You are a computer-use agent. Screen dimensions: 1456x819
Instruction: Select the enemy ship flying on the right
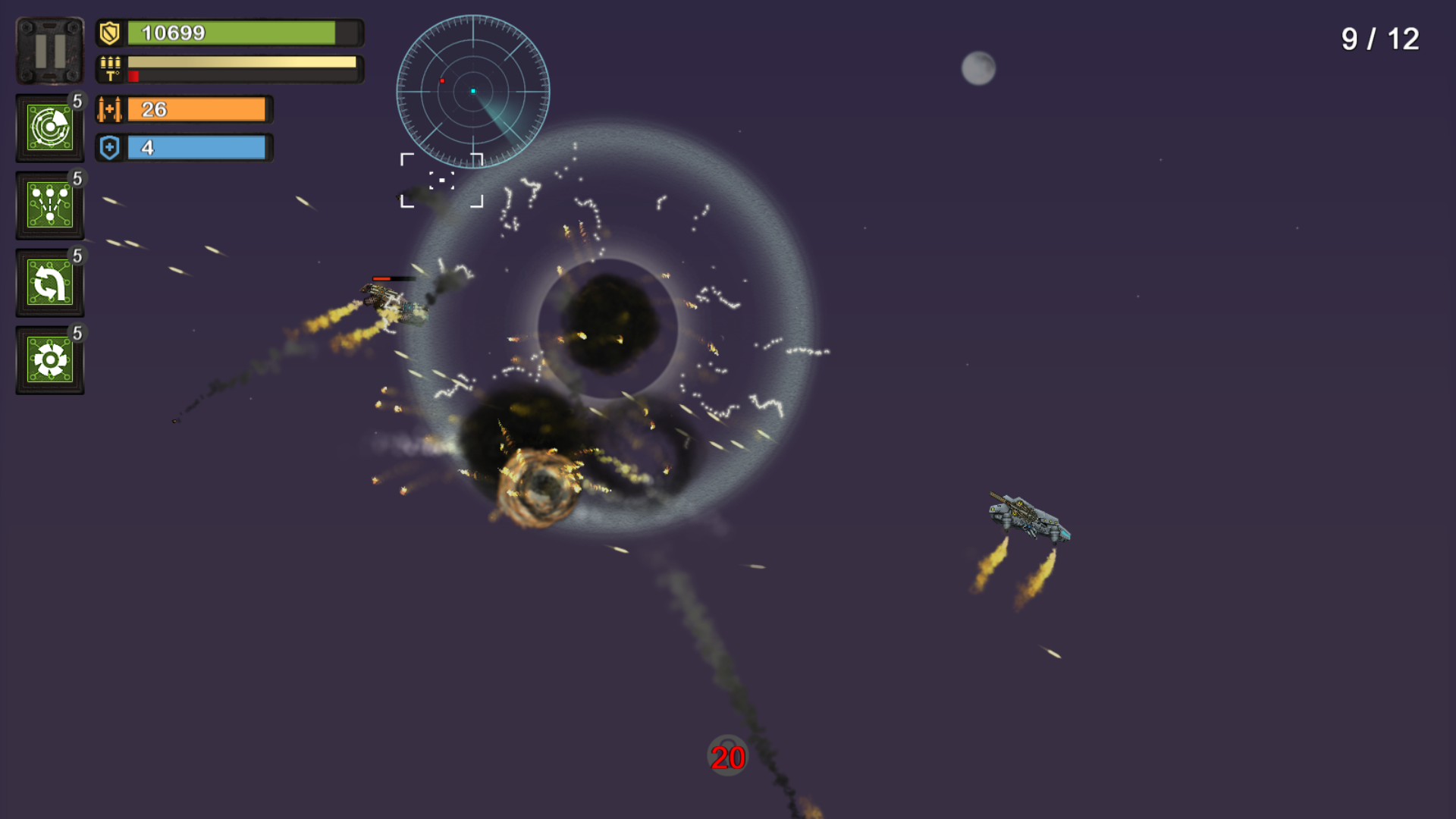pyautogui.click(x=1028, y=516)
